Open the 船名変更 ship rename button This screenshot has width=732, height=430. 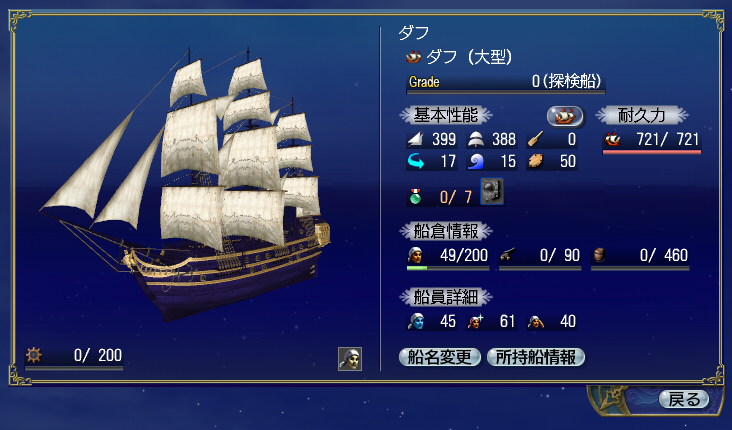(x=440, y=357)
